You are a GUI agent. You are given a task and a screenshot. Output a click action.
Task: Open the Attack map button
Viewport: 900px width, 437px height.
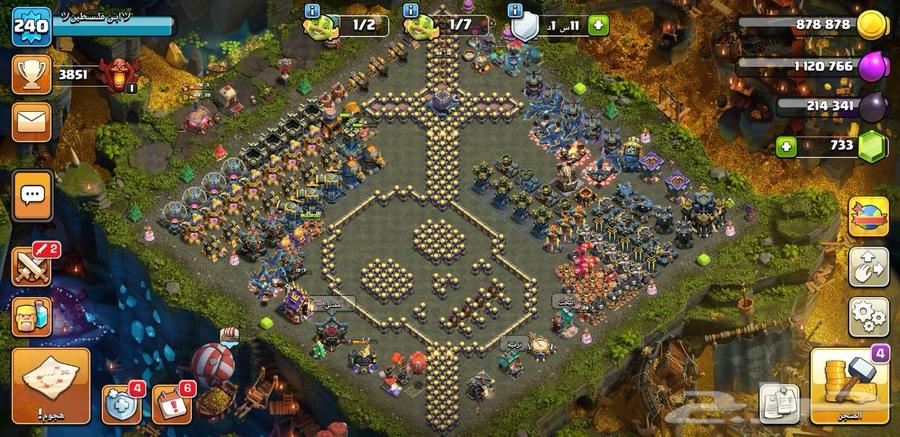[50, 385]
